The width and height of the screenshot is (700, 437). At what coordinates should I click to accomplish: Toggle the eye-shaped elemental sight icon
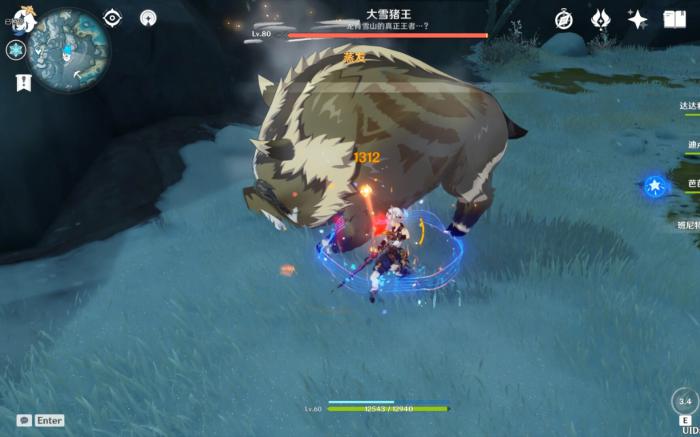click(112, 18)
